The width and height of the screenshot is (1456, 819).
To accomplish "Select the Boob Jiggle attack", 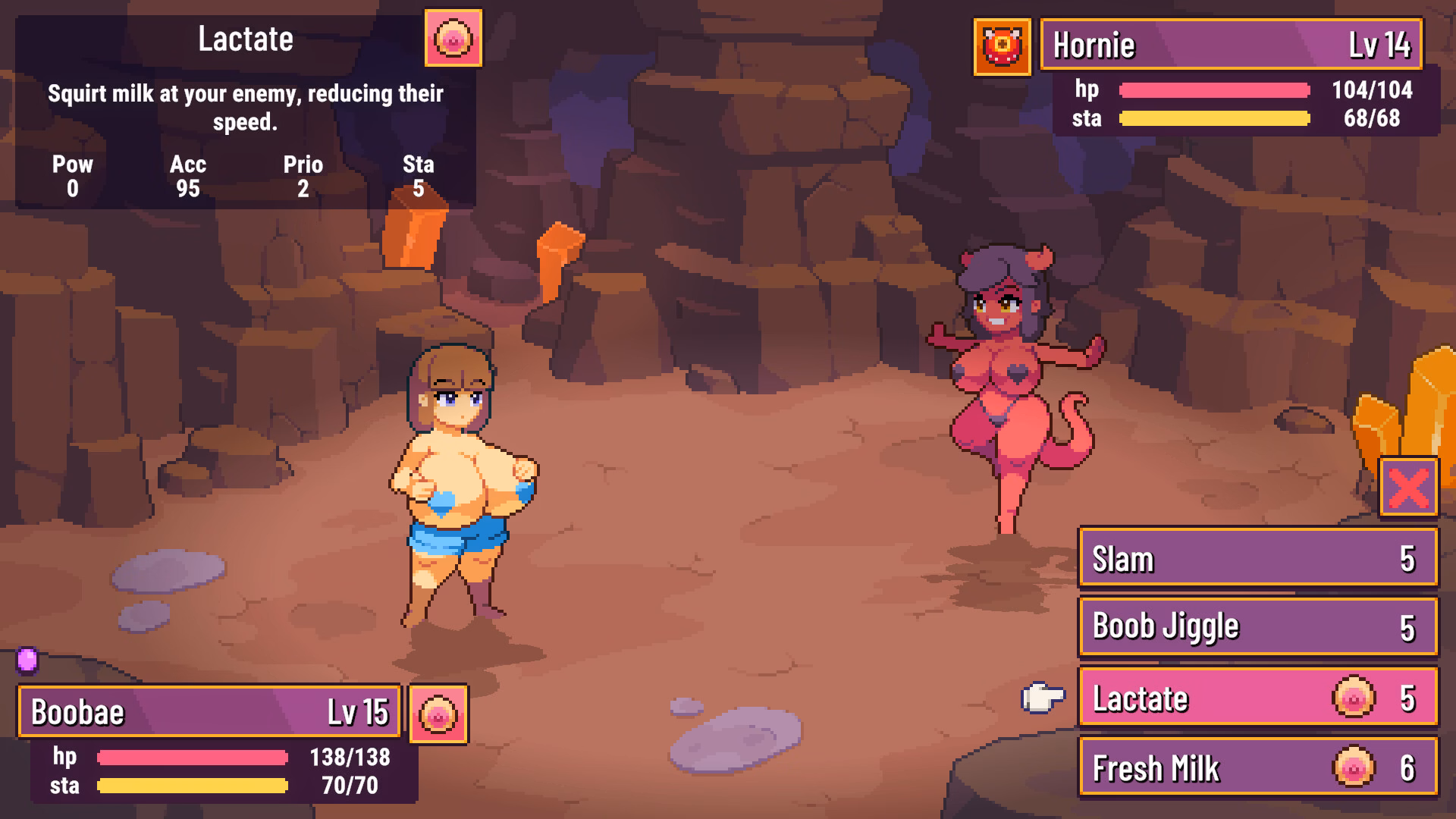I will 1257,627.
